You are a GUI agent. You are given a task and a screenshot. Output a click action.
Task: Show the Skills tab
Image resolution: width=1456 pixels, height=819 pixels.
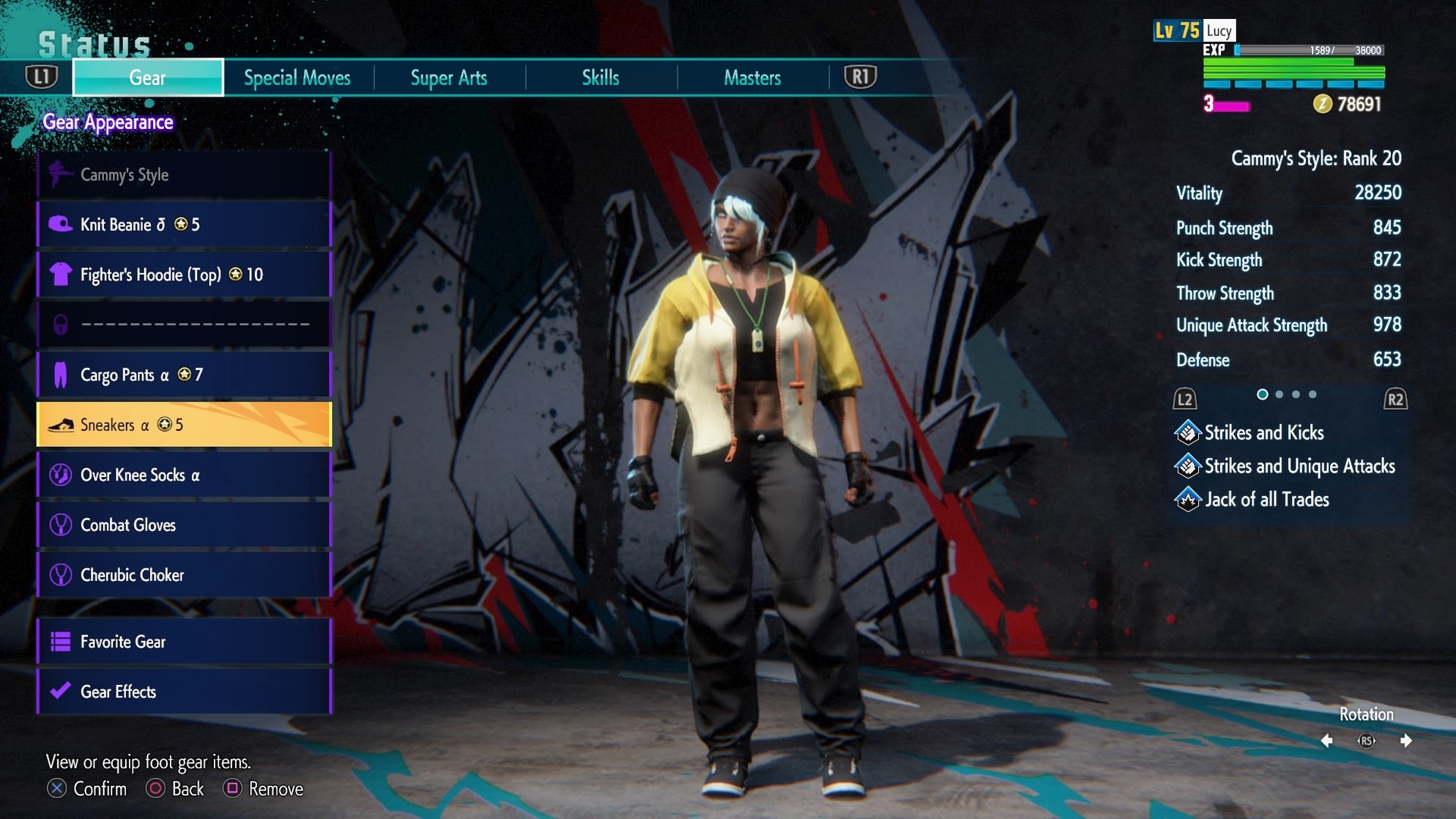click(601, 78)
